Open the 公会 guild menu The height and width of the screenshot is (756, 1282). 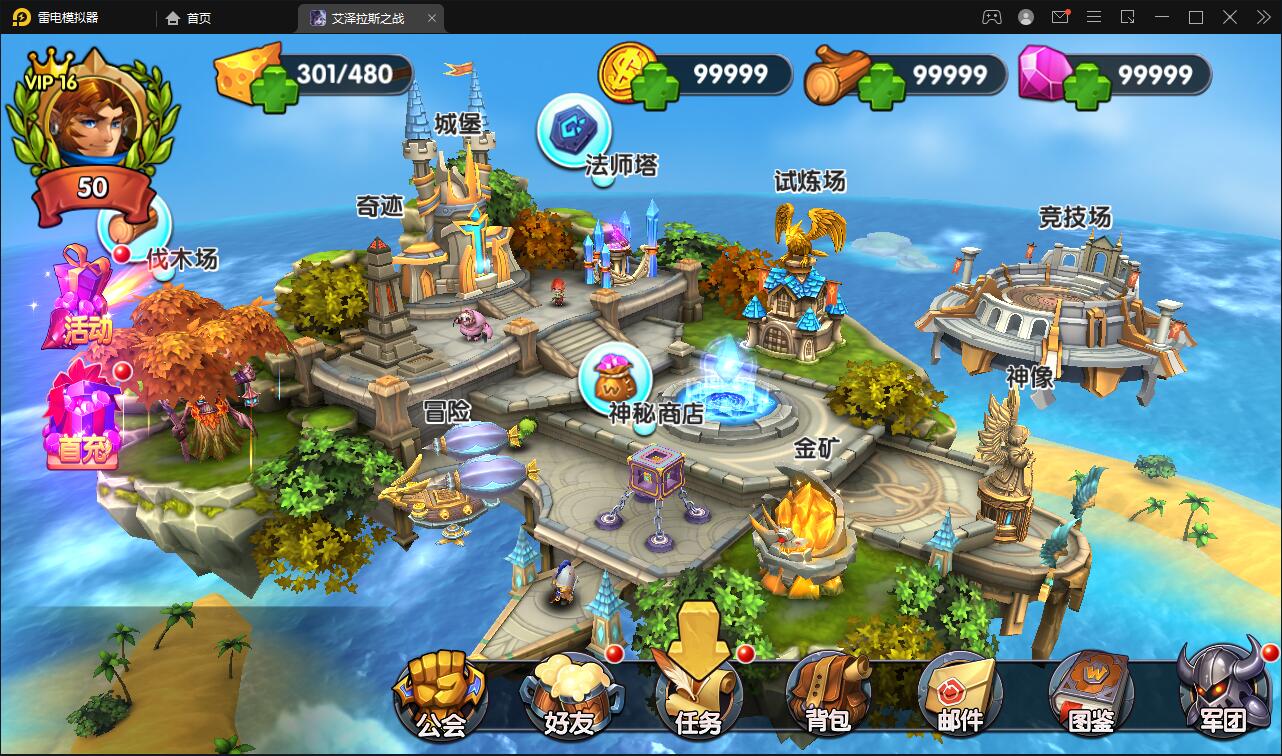[x=440, y=692]
